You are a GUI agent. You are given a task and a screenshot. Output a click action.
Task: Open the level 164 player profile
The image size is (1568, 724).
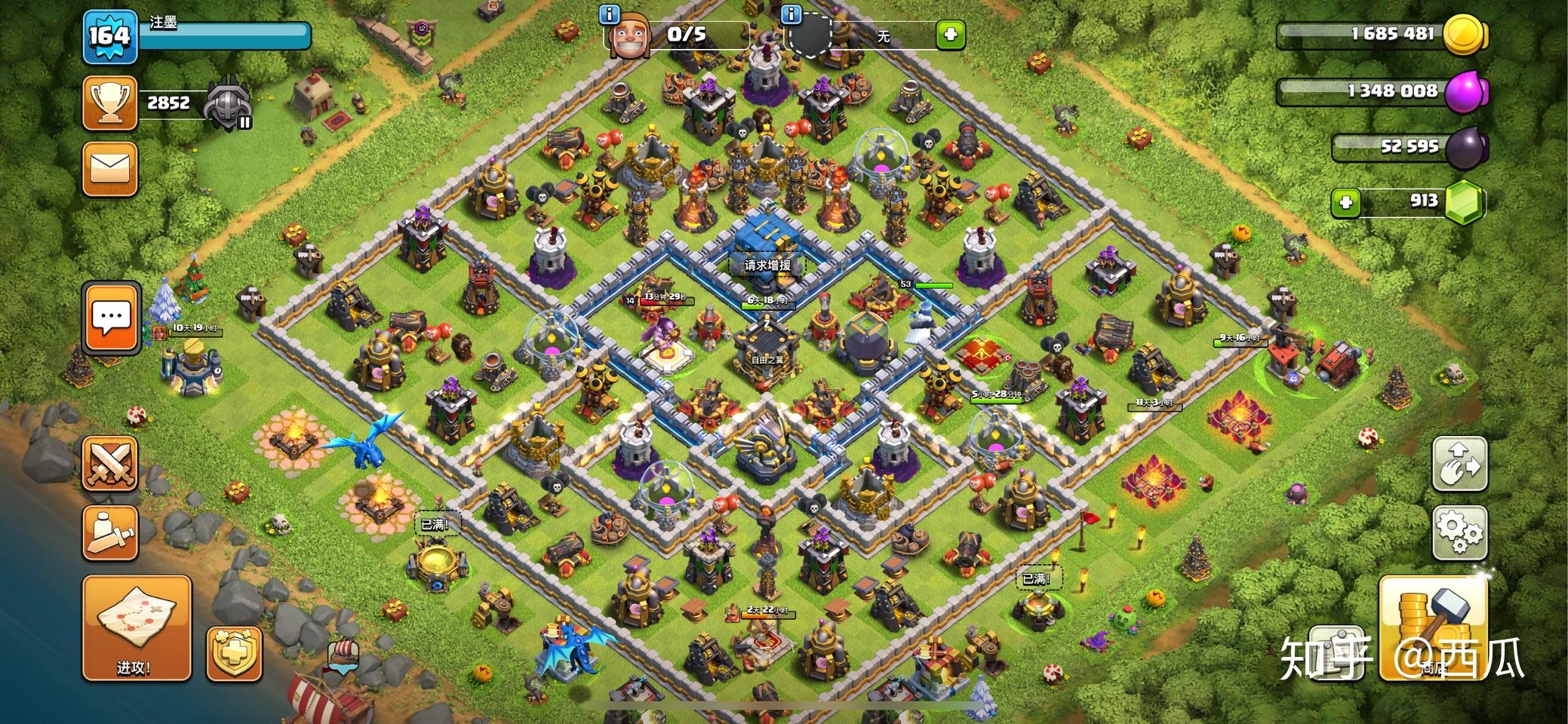(x=110, y=35)
